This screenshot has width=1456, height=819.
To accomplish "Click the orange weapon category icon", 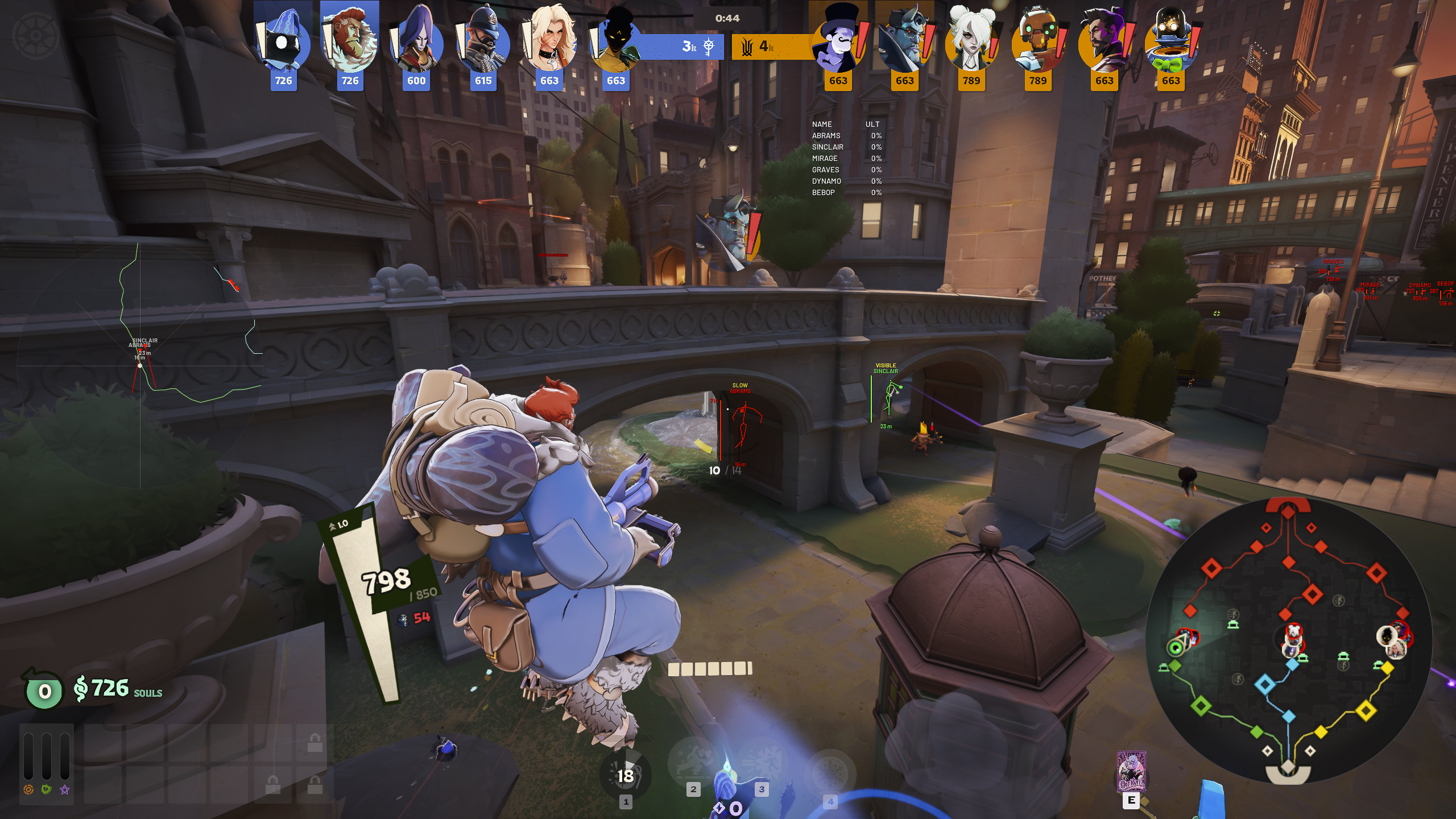I will (x=28, y=789).
